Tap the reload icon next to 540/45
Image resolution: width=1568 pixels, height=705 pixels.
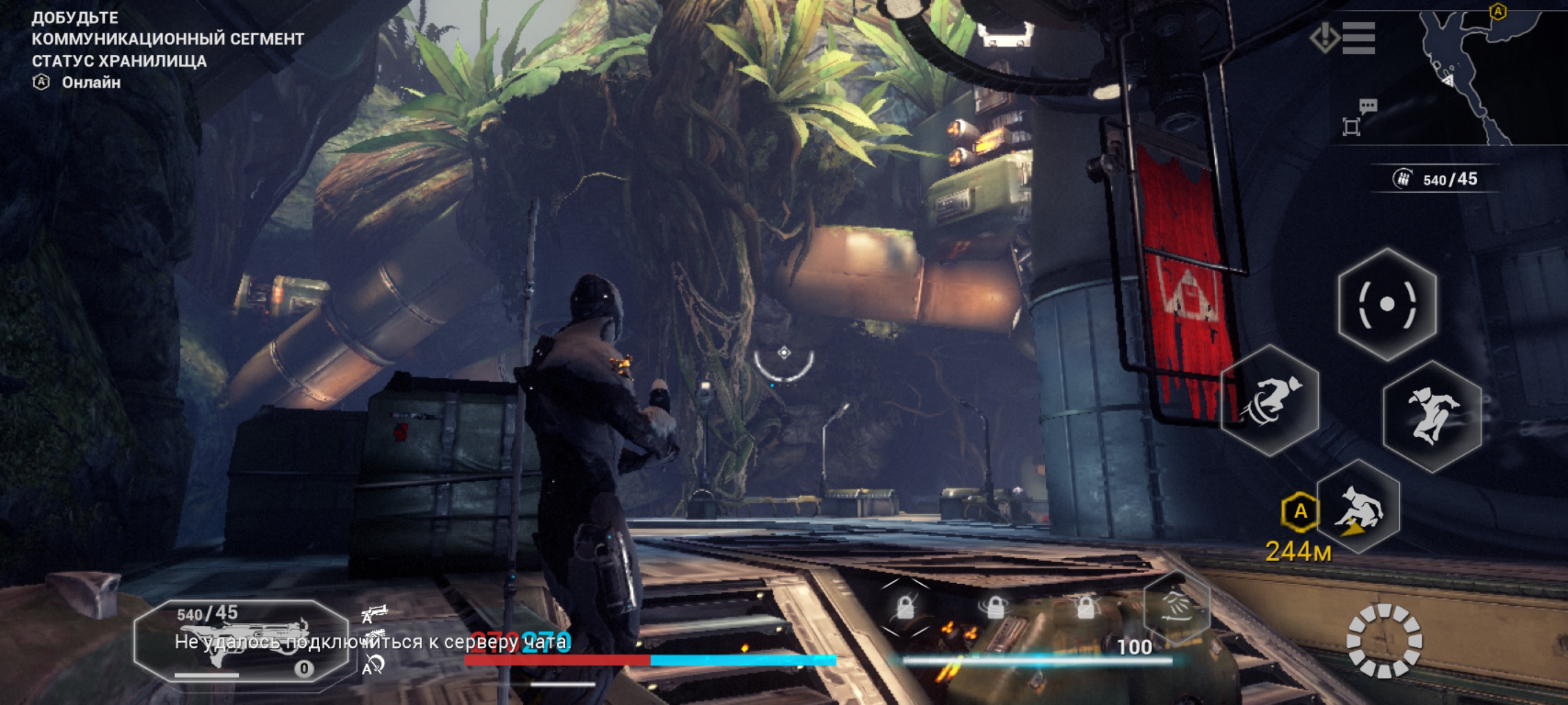tap(1402, 179)
